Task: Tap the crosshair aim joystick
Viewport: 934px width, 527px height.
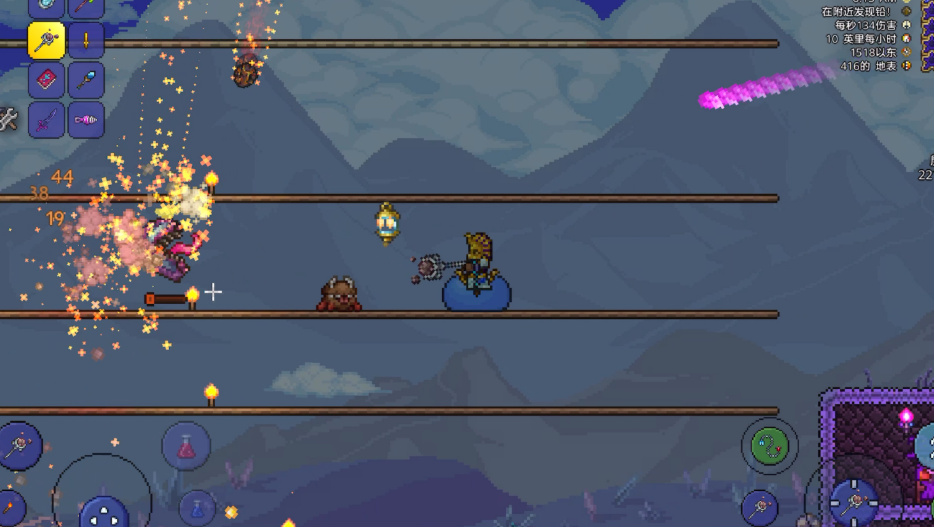Action: click(853, 499)
